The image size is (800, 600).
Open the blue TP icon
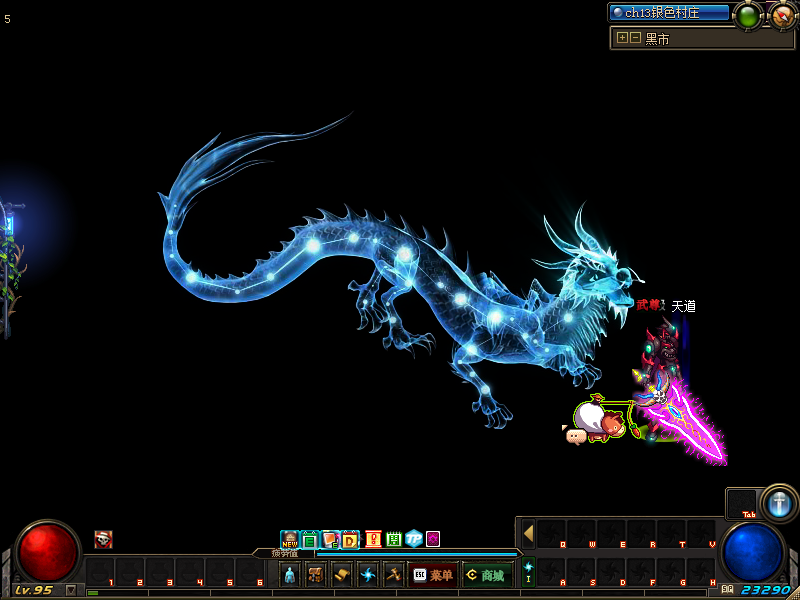(413, 540)
